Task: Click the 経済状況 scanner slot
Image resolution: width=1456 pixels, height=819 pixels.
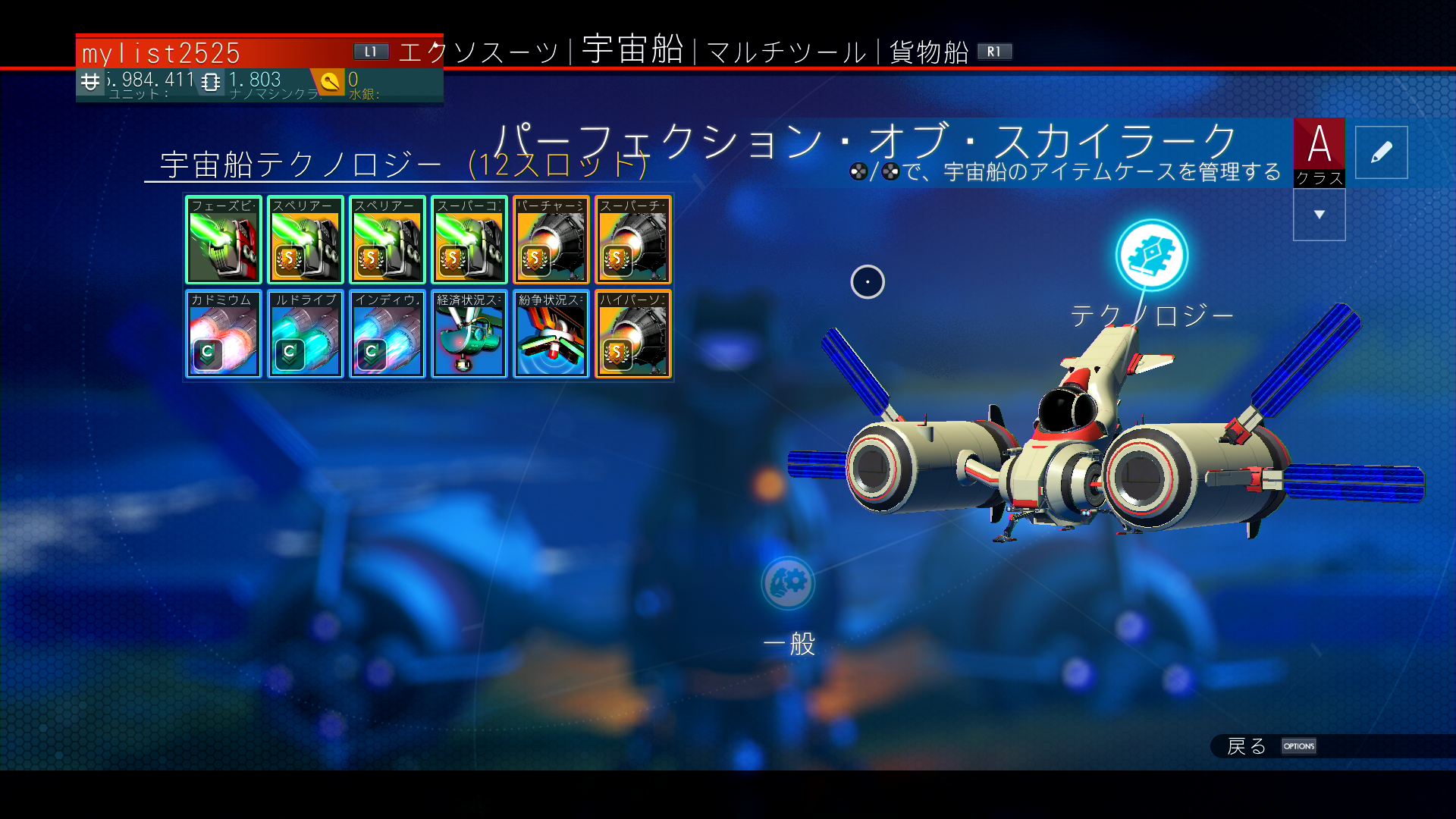Action: pos(469,334)
